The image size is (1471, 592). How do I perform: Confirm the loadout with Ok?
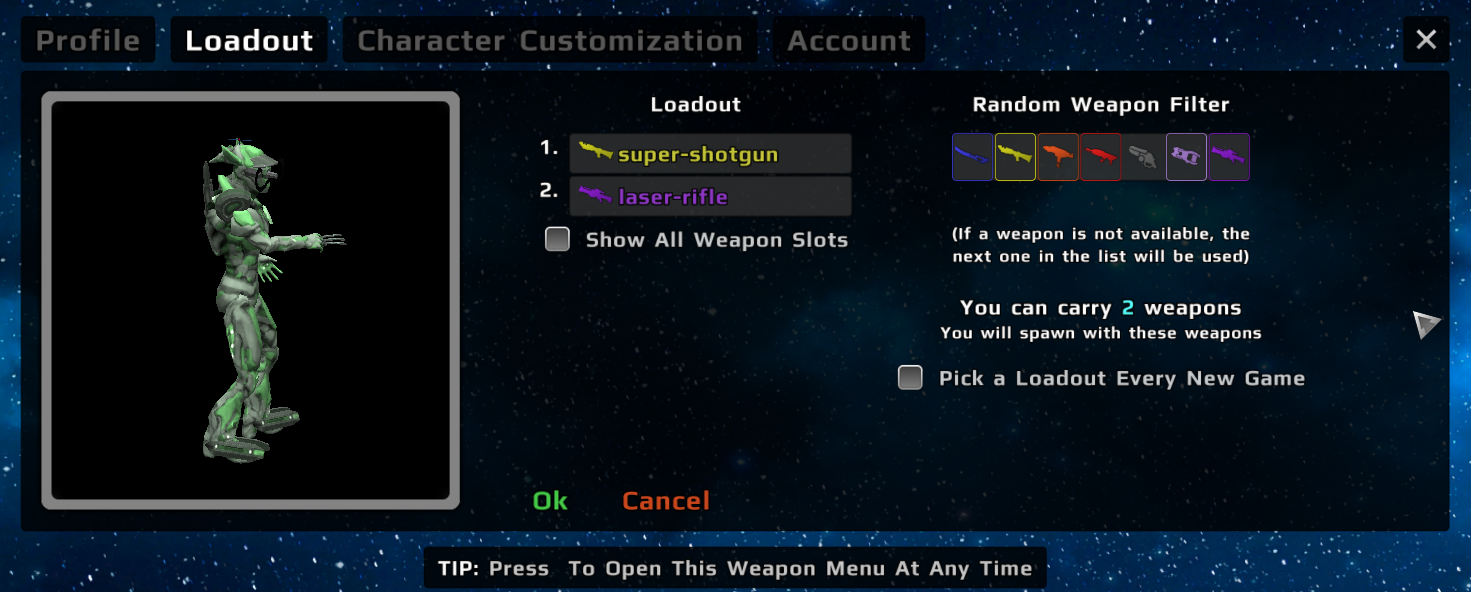click(x=550, y=501)
